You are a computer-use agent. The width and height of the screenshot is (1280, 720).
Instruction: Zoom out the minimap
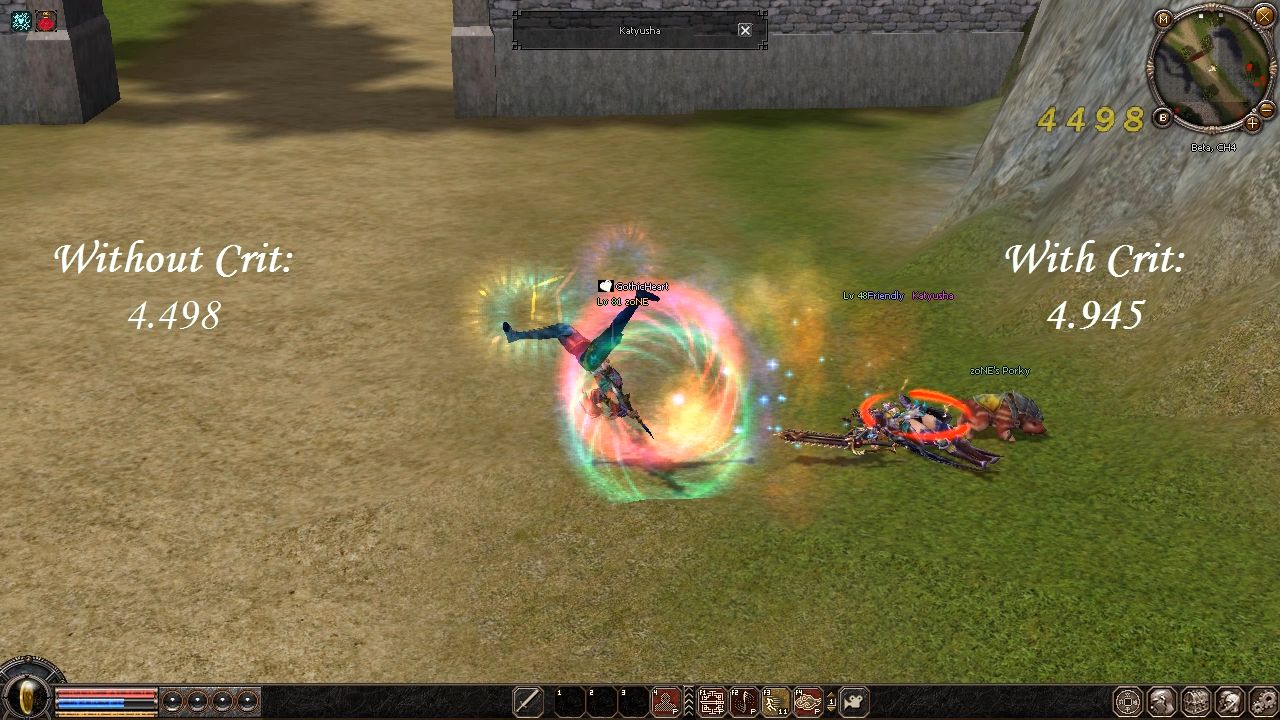tap(1265, 109)
